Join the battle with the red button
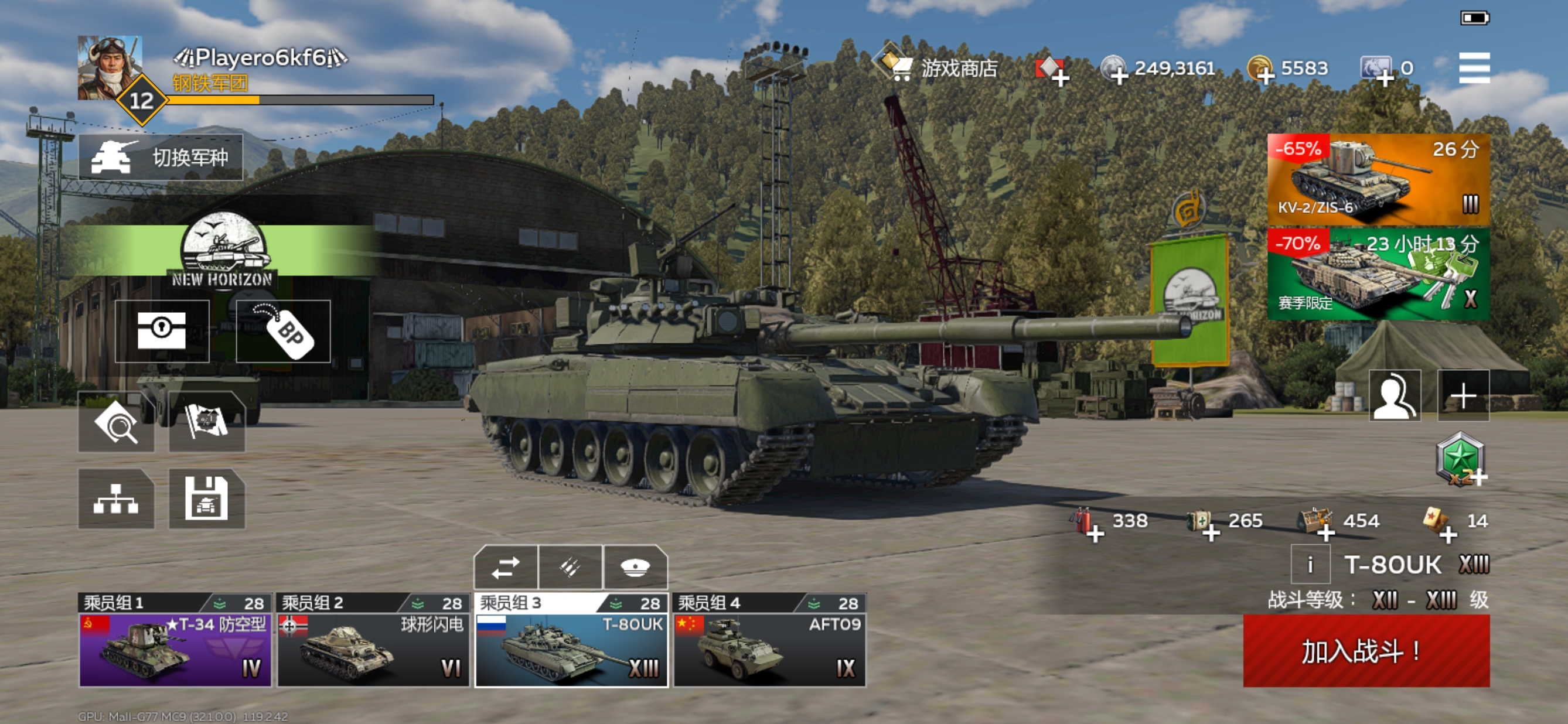 [x=1365, y=650]
